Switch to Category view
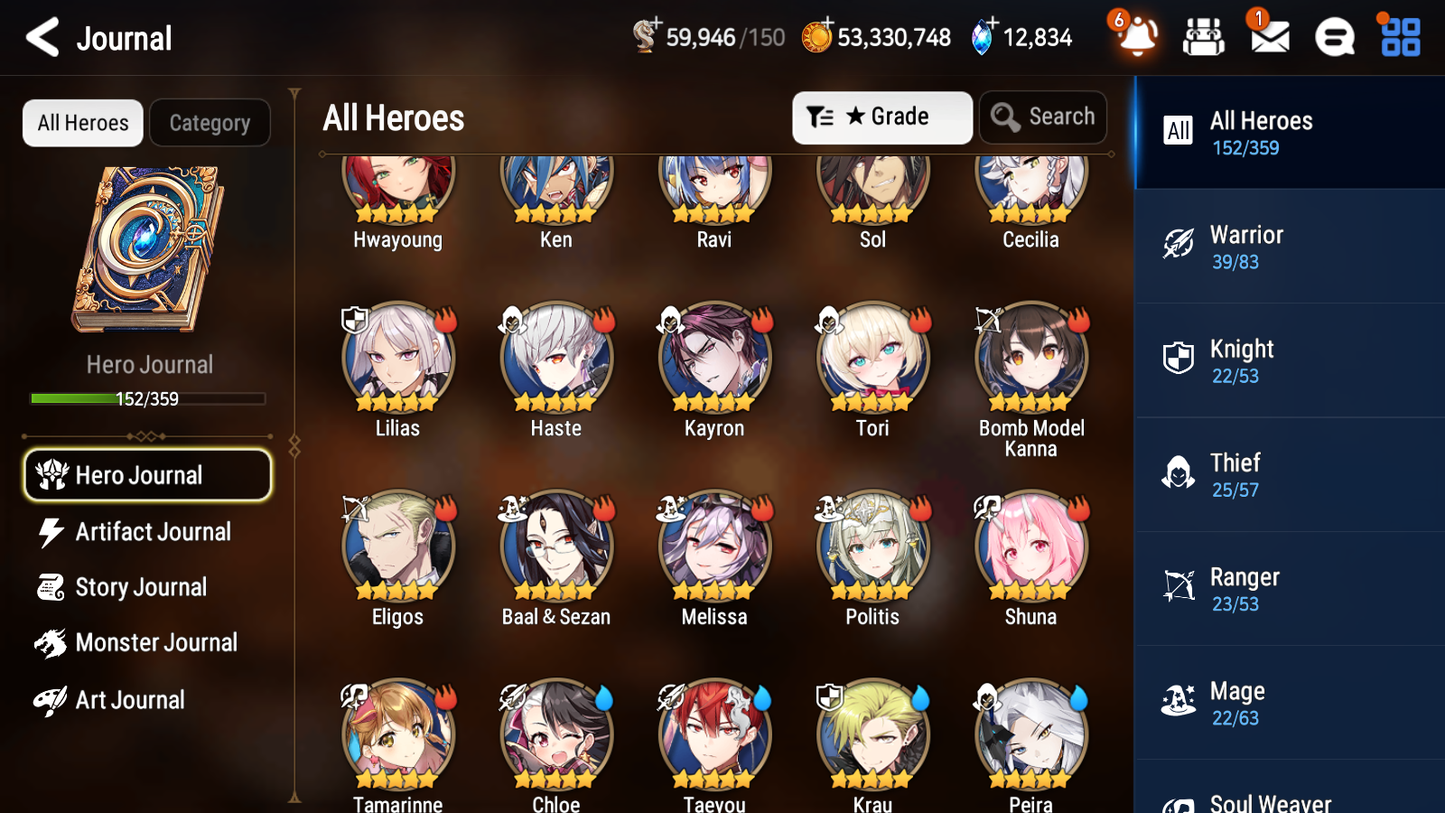This screenshot has height=813, width=1445. click(210, 122)
